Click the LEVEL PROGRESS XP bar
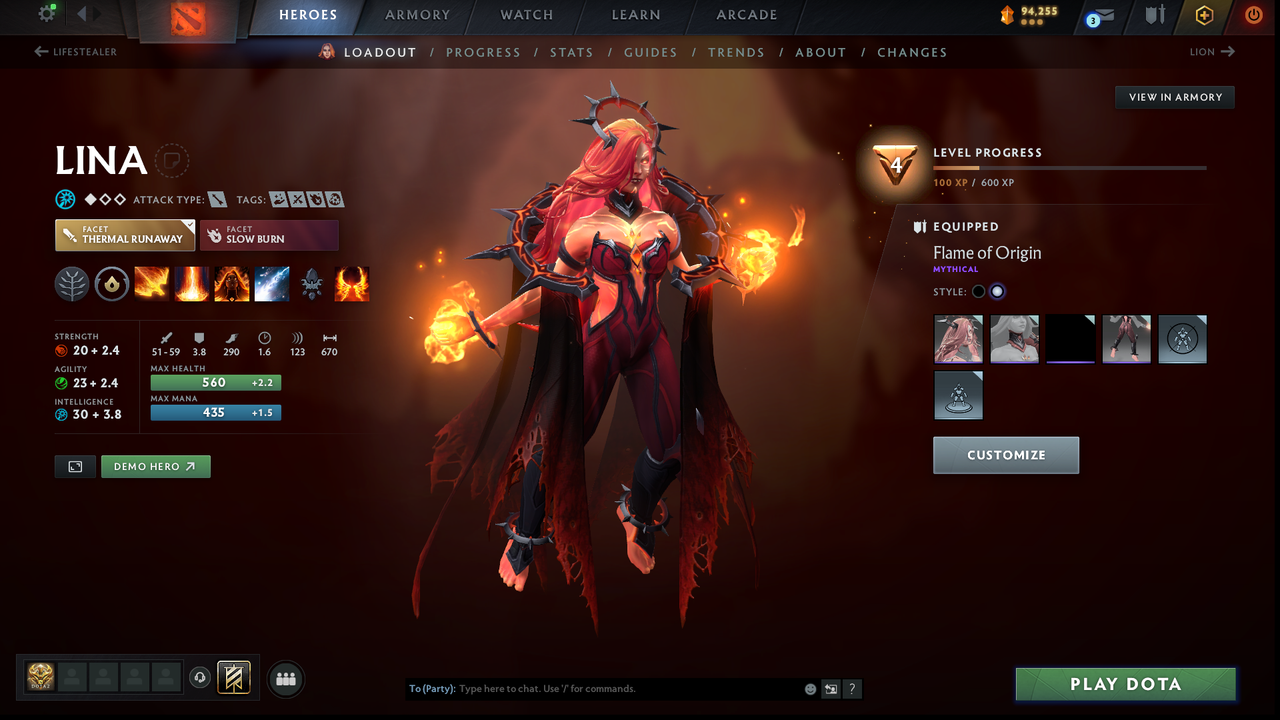This screenshot has height=720, width=1280. pos(1070,168)
